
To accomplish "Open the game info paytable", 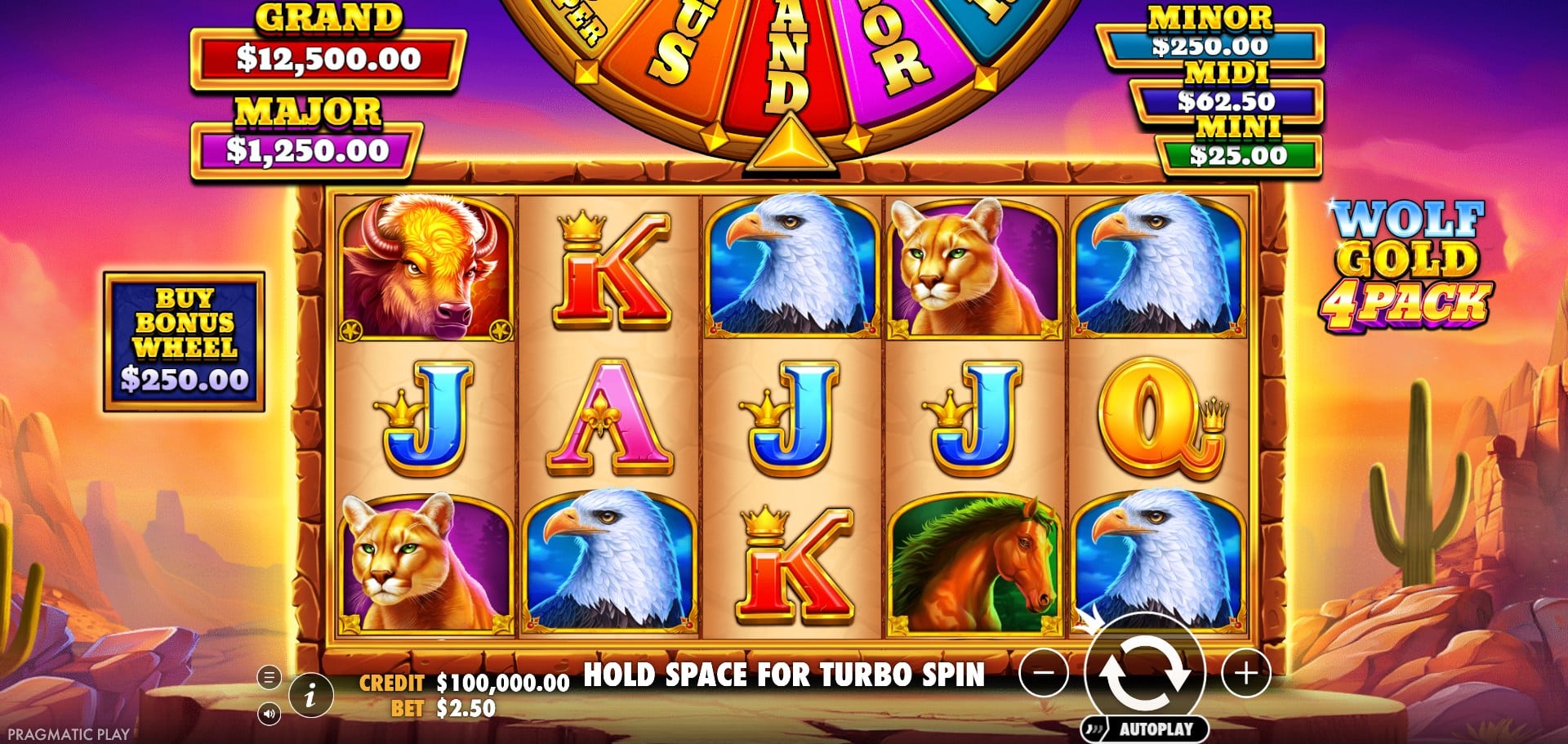I will [310, 695].
